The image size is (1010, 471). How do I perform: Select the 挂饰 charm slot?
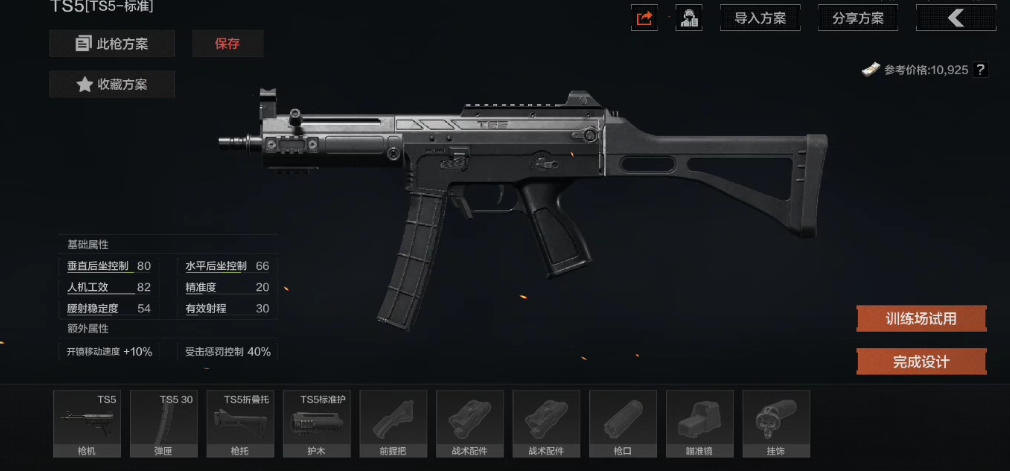pyautogui.click(x=776, y=424)
